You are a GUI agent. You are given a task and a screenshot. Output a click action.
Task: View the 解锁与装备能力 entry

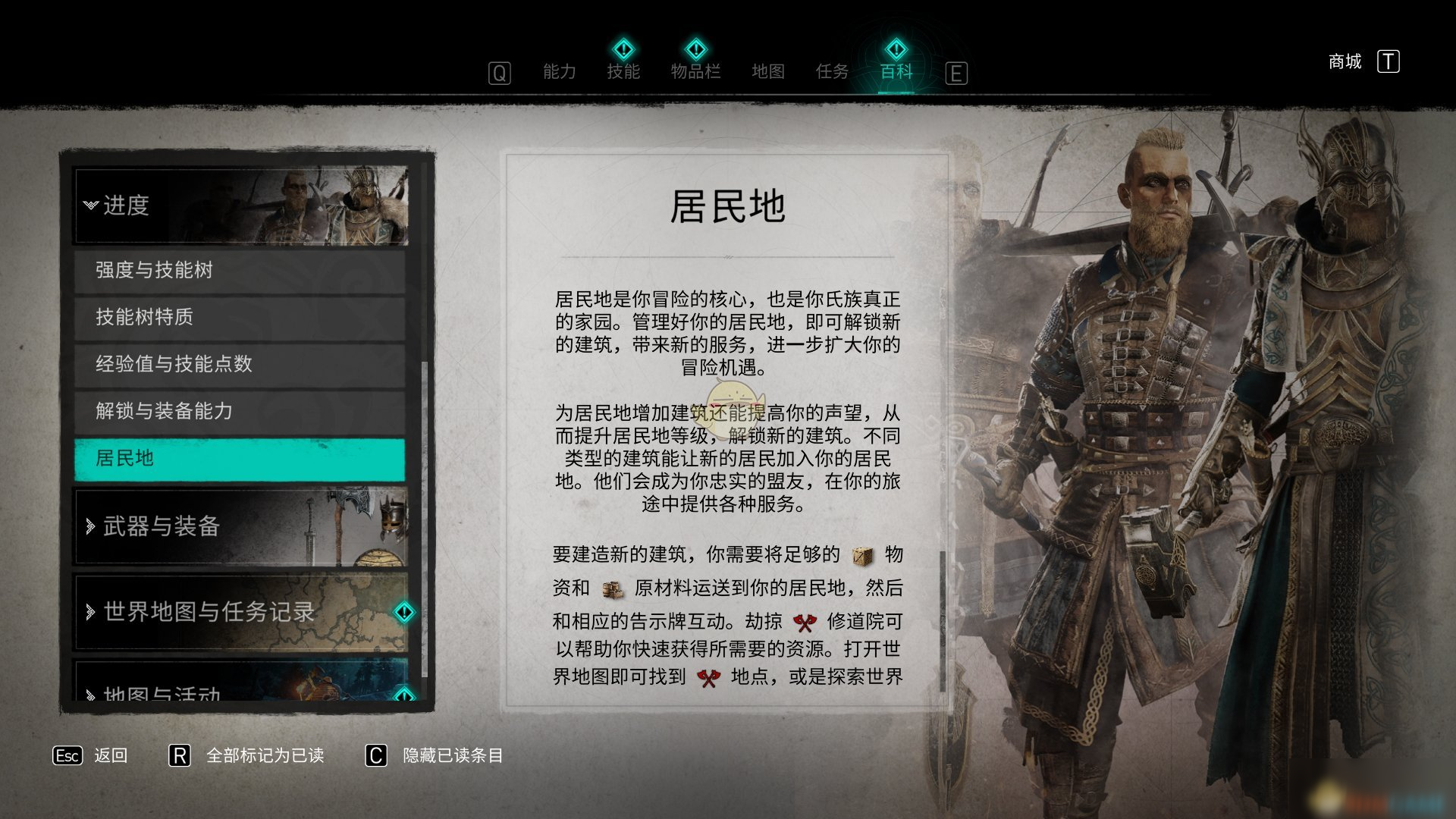click(x=240, y=411)
